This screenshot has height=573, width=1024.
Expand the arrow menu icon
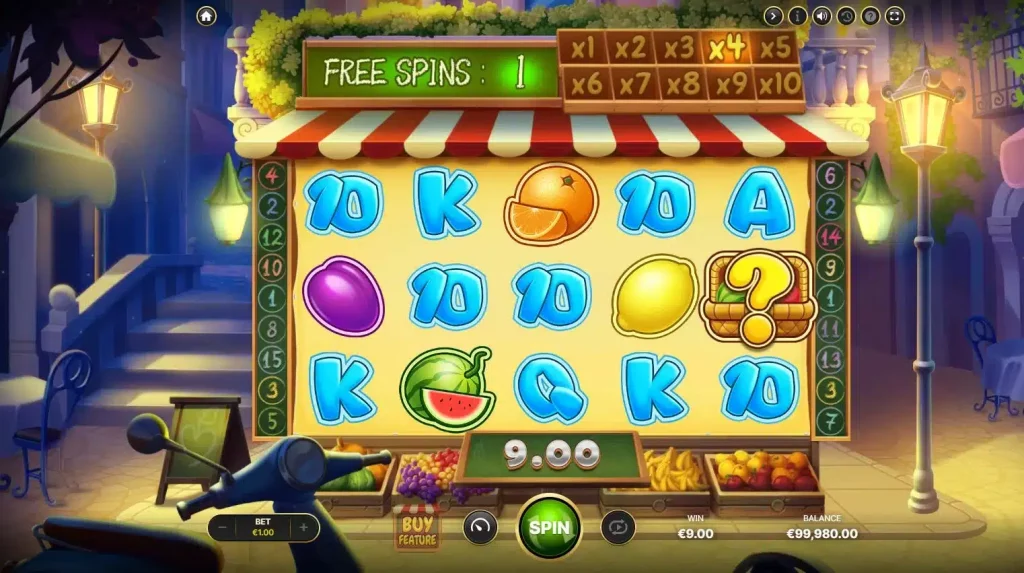click(x=773, y=16)
